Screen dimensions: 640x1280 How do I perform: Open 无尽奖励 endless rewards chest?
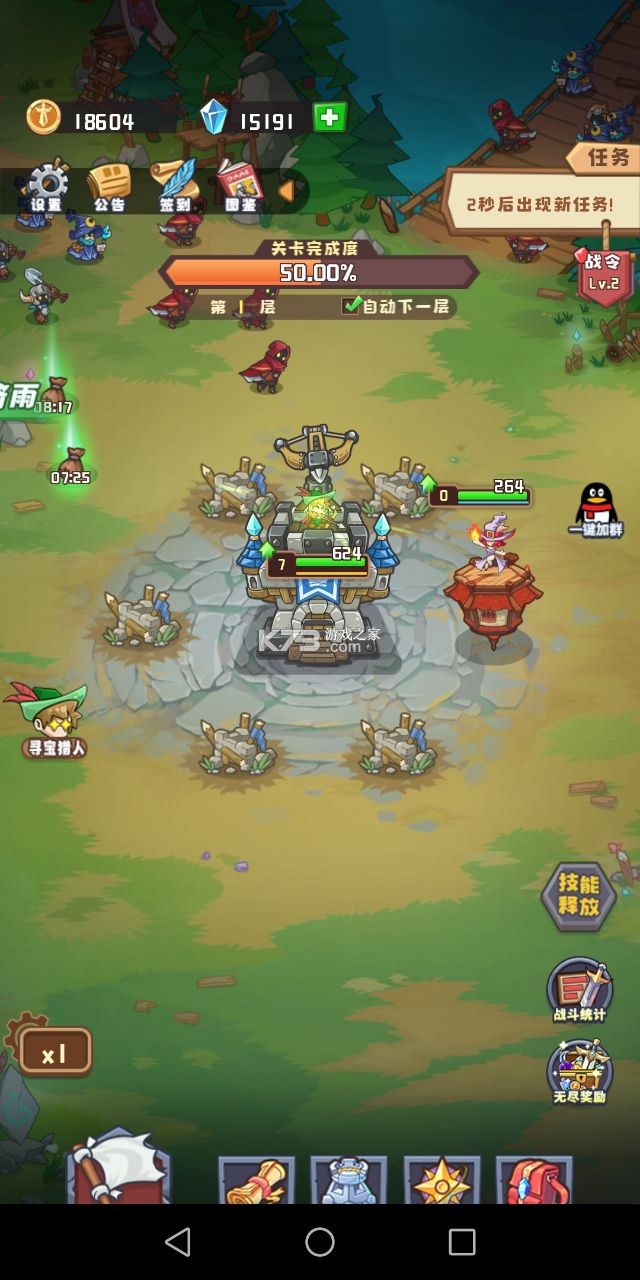tap(580, 1072)
